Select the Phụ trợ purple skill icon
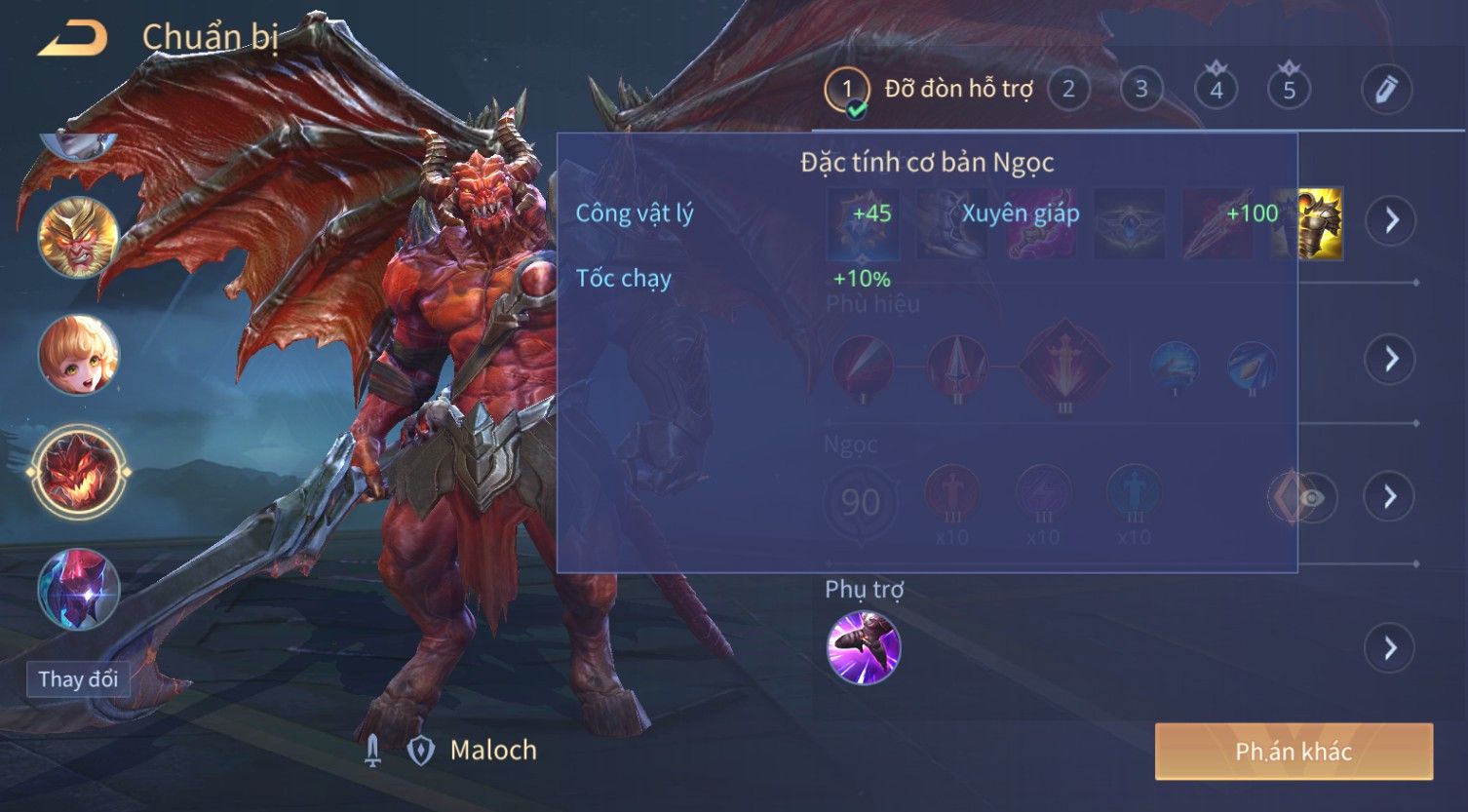Screen dimensions: 1468x812 tap(864, 648)
